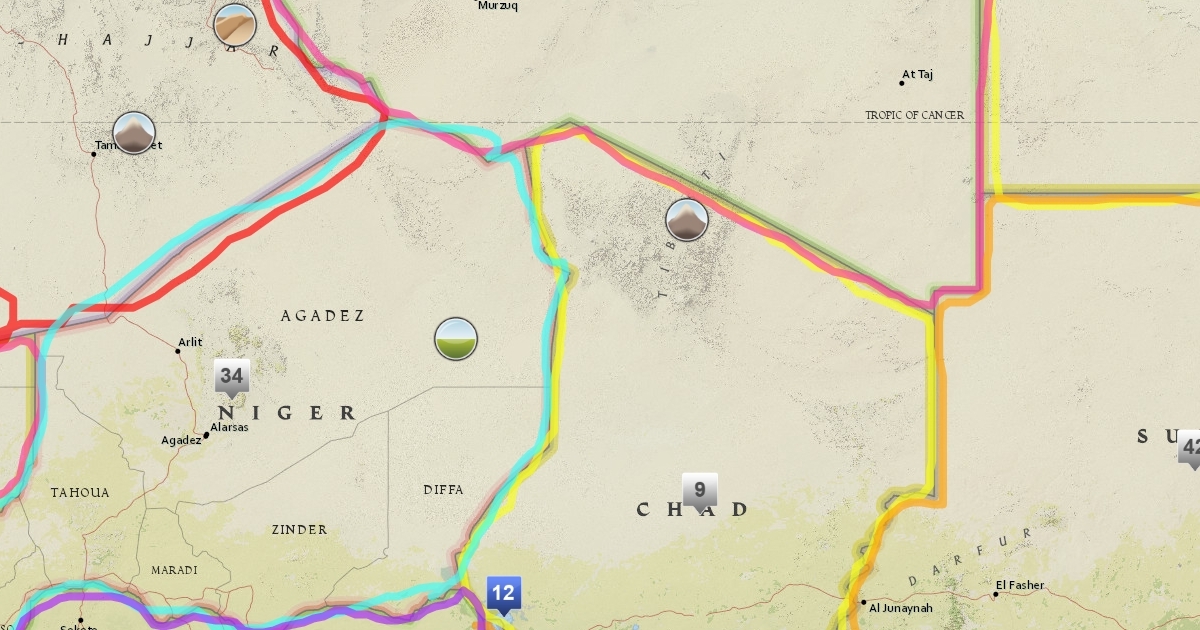Screen dimensions: 1200x630
Task: Select the sand dune circle marker
Action: pyautogui.click(x=235, y=25)
